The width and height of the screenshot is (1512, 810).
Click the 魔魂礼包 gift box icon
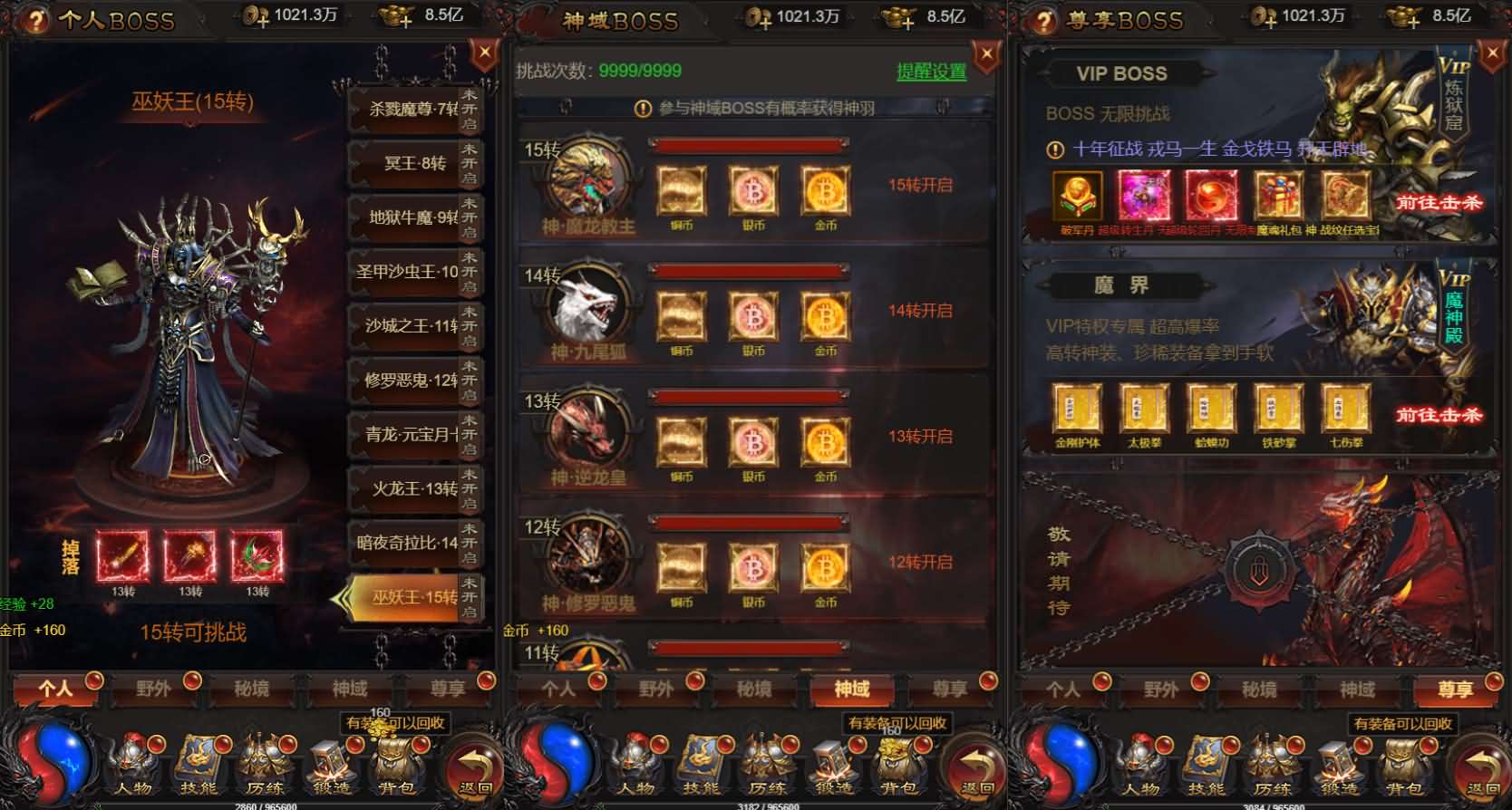1278,195
